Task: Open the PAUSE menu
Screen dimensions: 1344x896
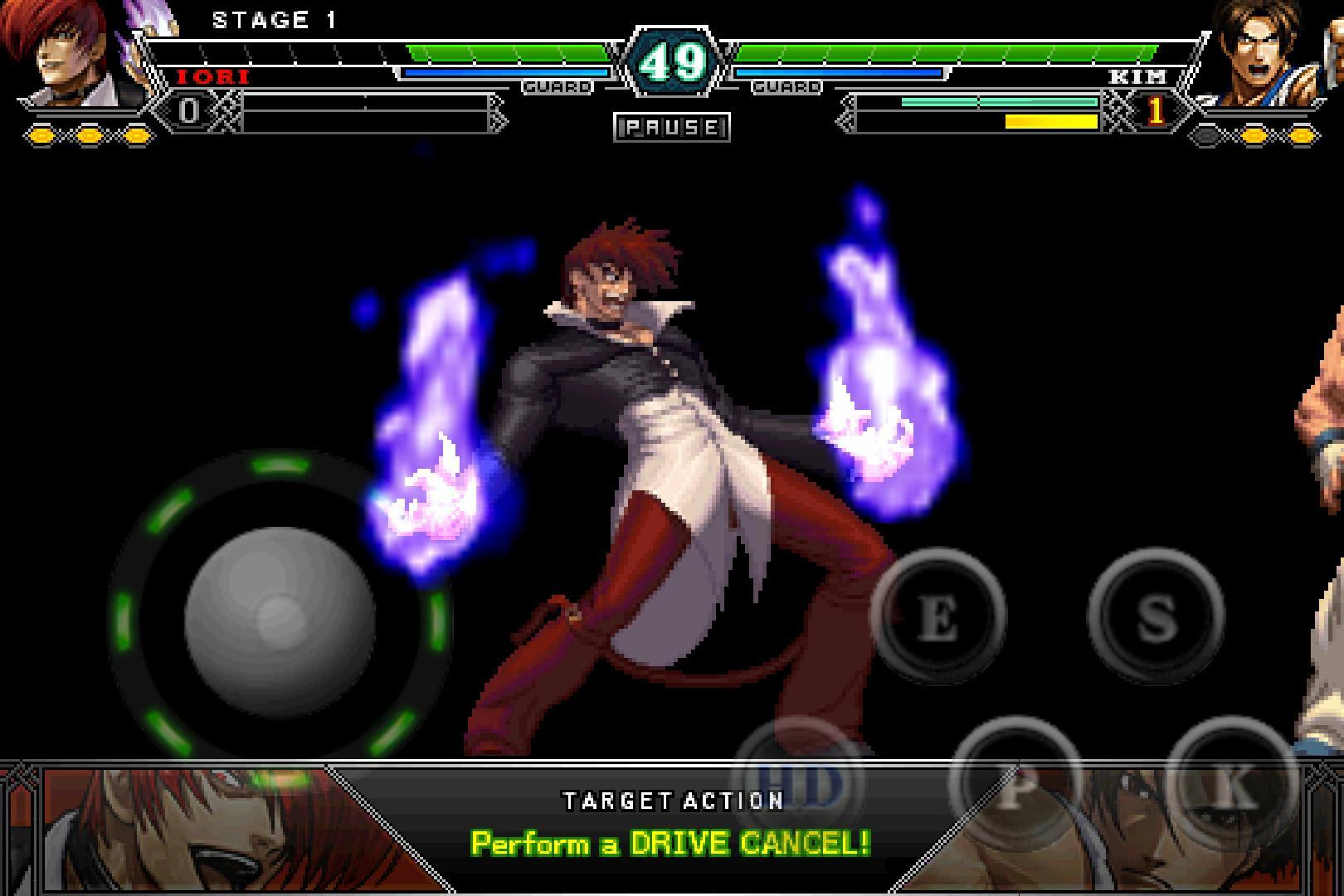Action: coord(672,126)
